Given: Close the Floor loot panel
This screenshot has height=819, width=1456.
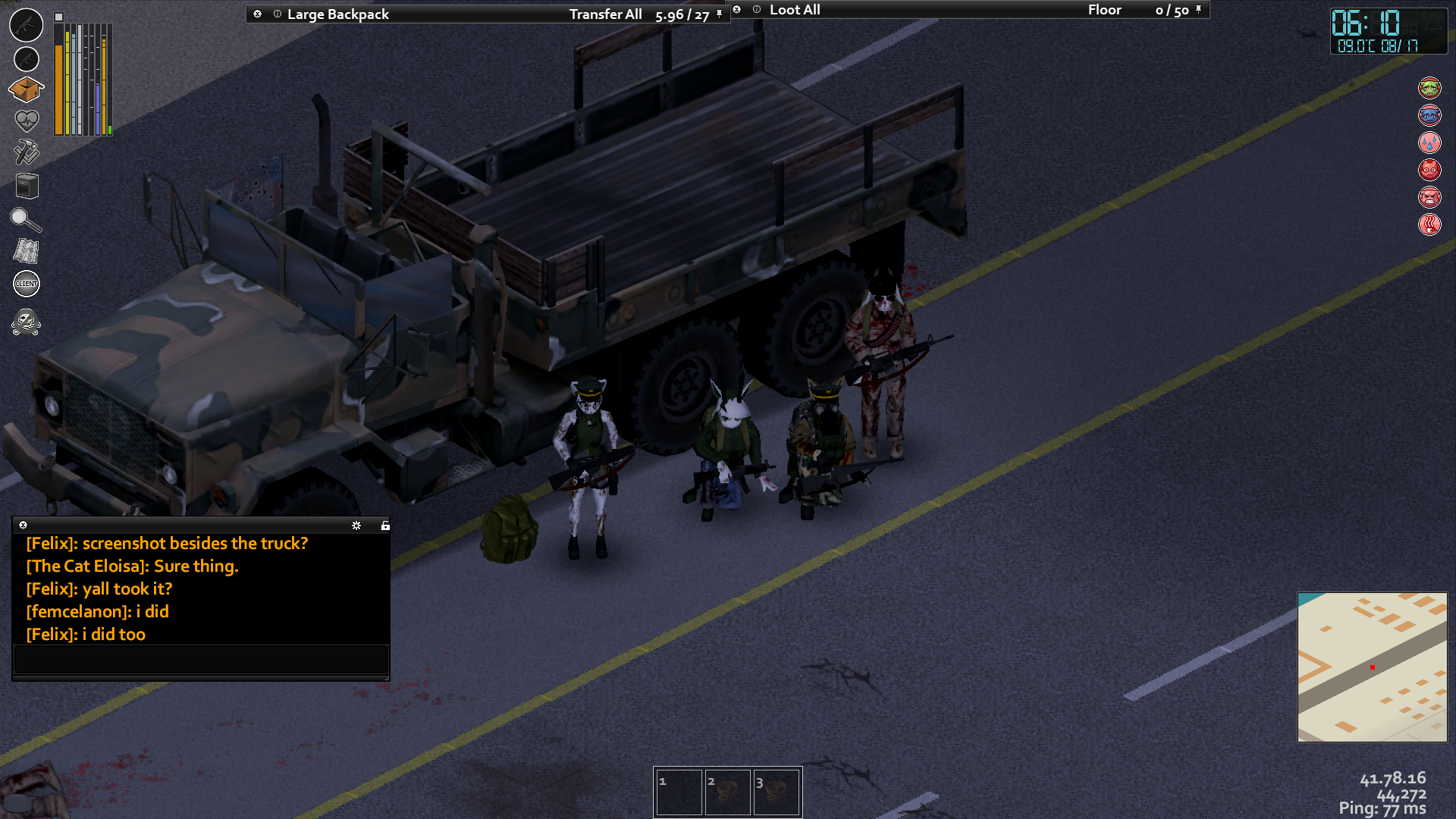Looking at the screenshot, I should tap(736, 10).
